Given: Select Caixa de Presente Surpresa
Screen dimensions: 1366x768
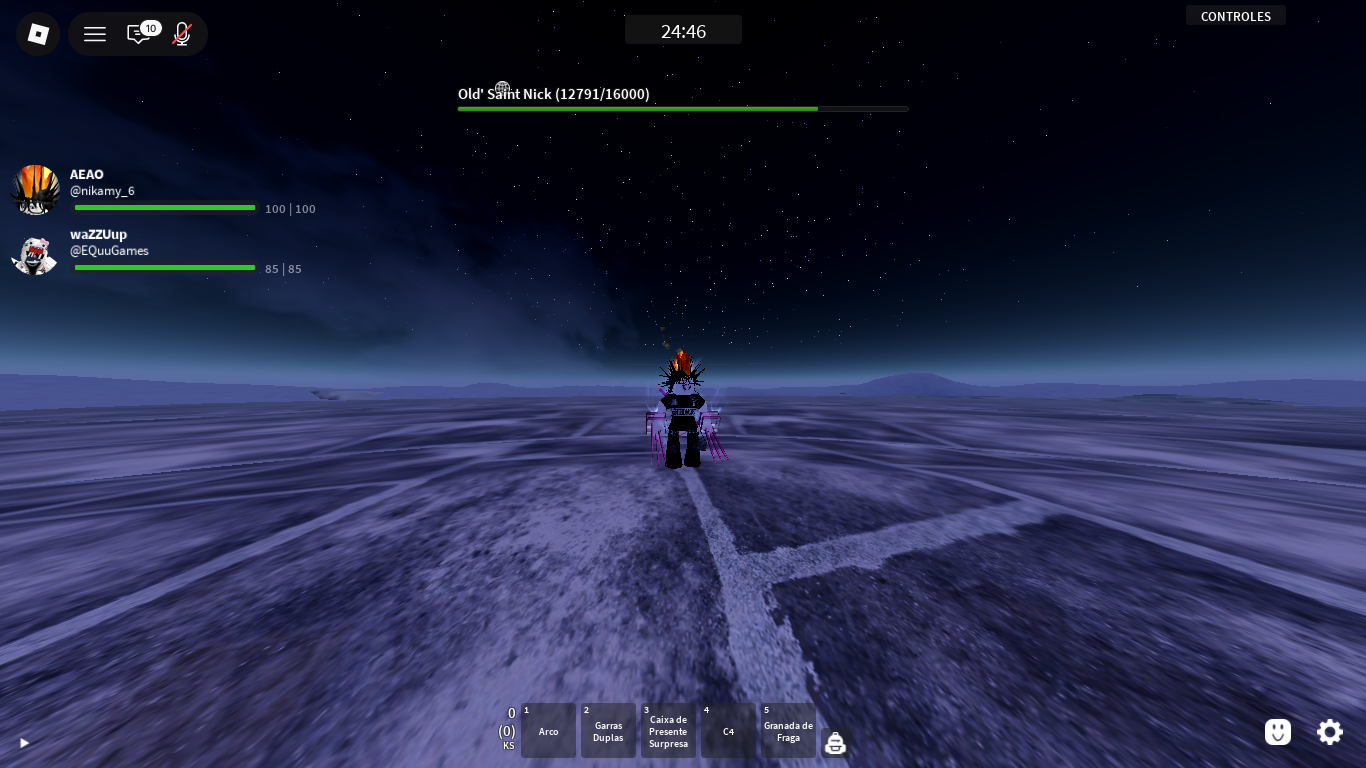Looking at the screenshot, I should (x=668, y=730).
